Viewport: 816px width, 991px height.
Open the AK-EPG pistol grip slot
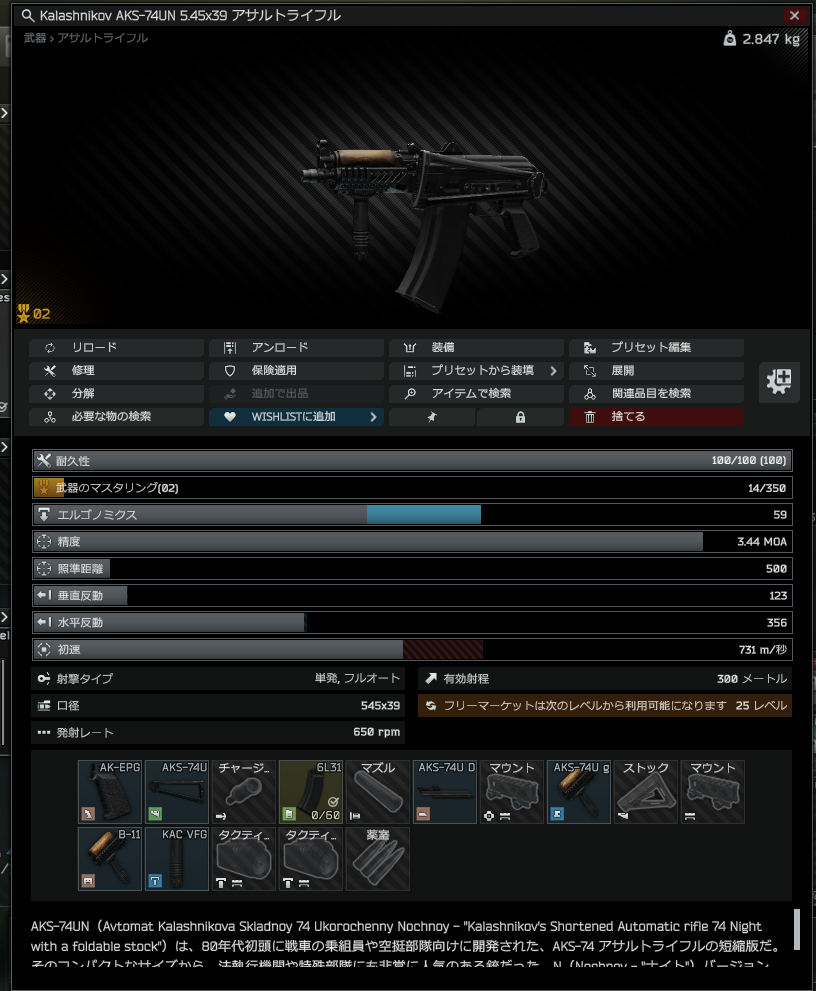click(x=110, y=792)
